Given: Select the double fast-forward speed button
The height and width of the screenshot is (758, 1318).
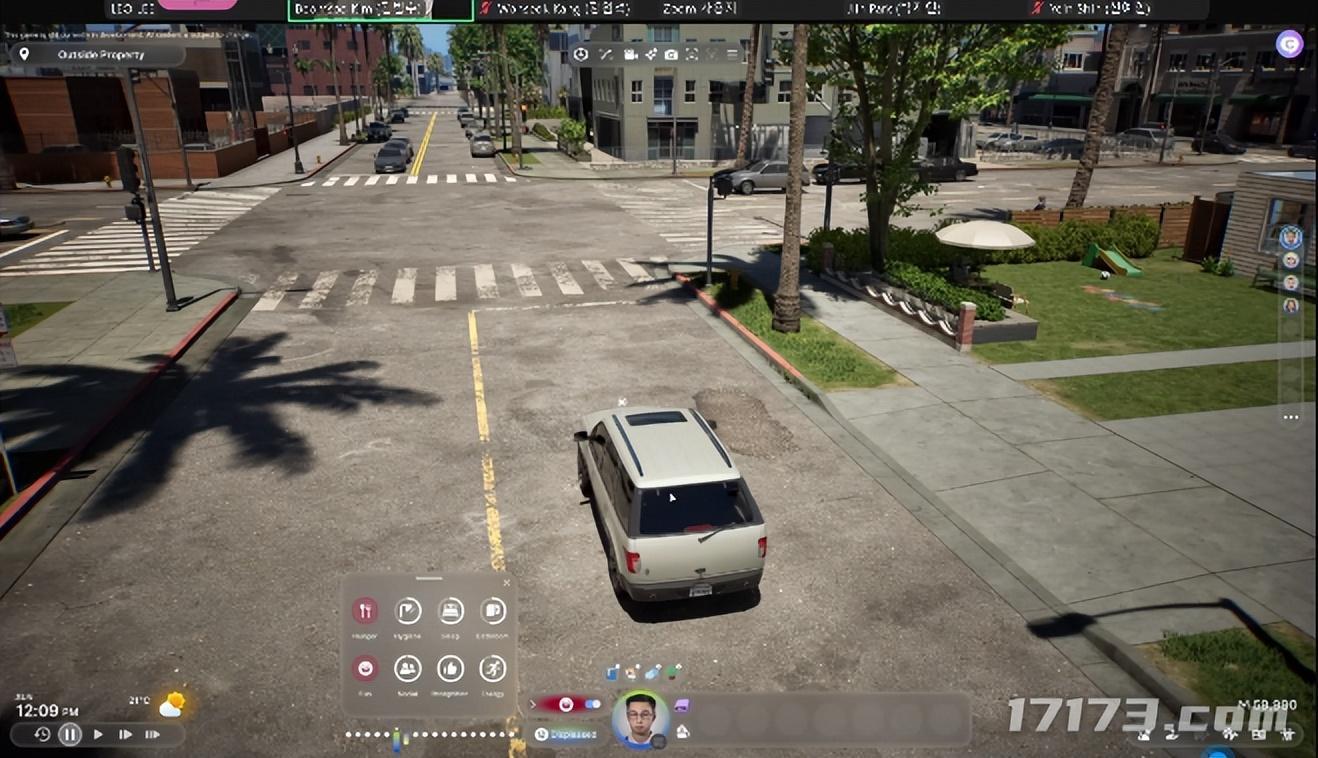Looking at the screenshot, I should pyautogui.click(x=125, y=734).
